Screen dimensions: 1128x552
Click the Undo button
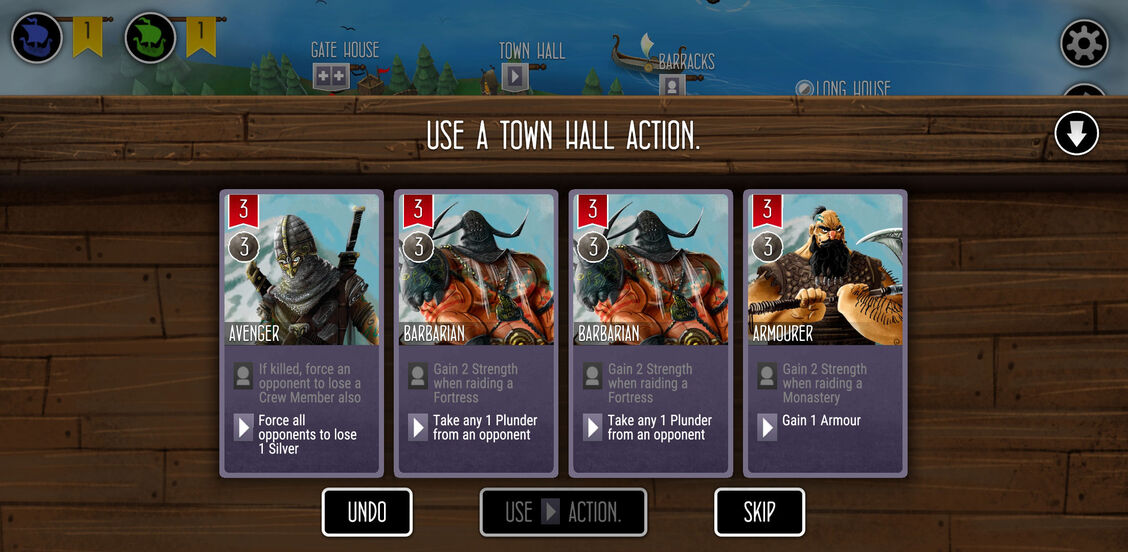point(367,512)
